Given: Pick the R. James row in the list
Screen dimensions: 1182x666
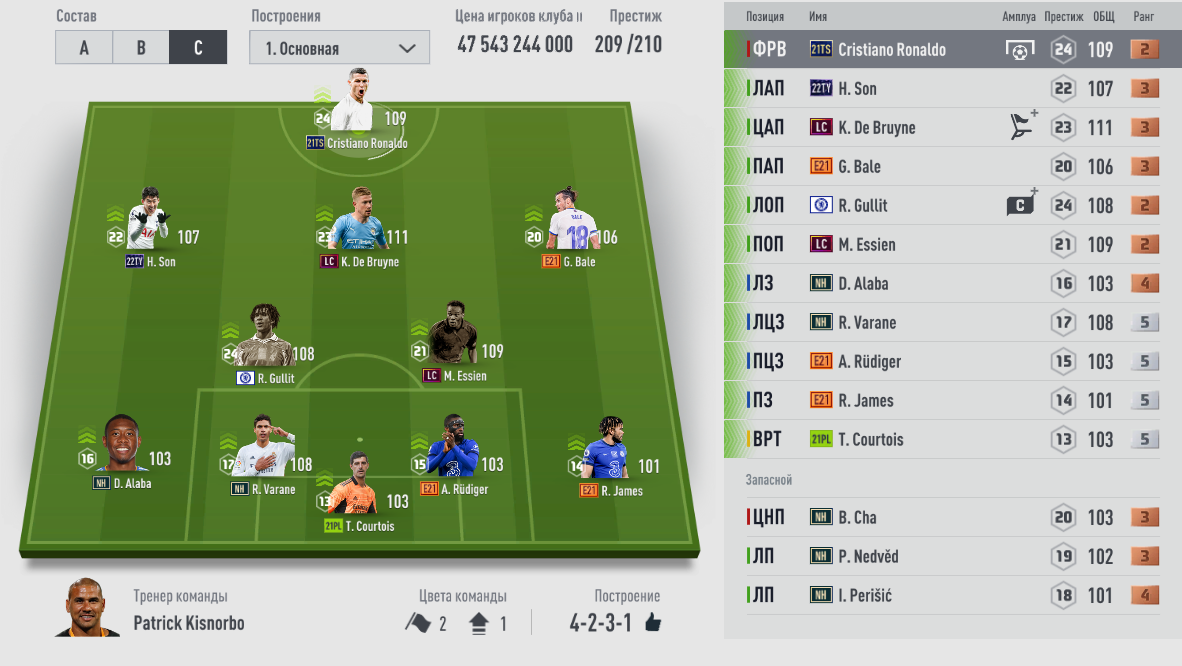Looking at the screenshot, I should click(952, 400).
